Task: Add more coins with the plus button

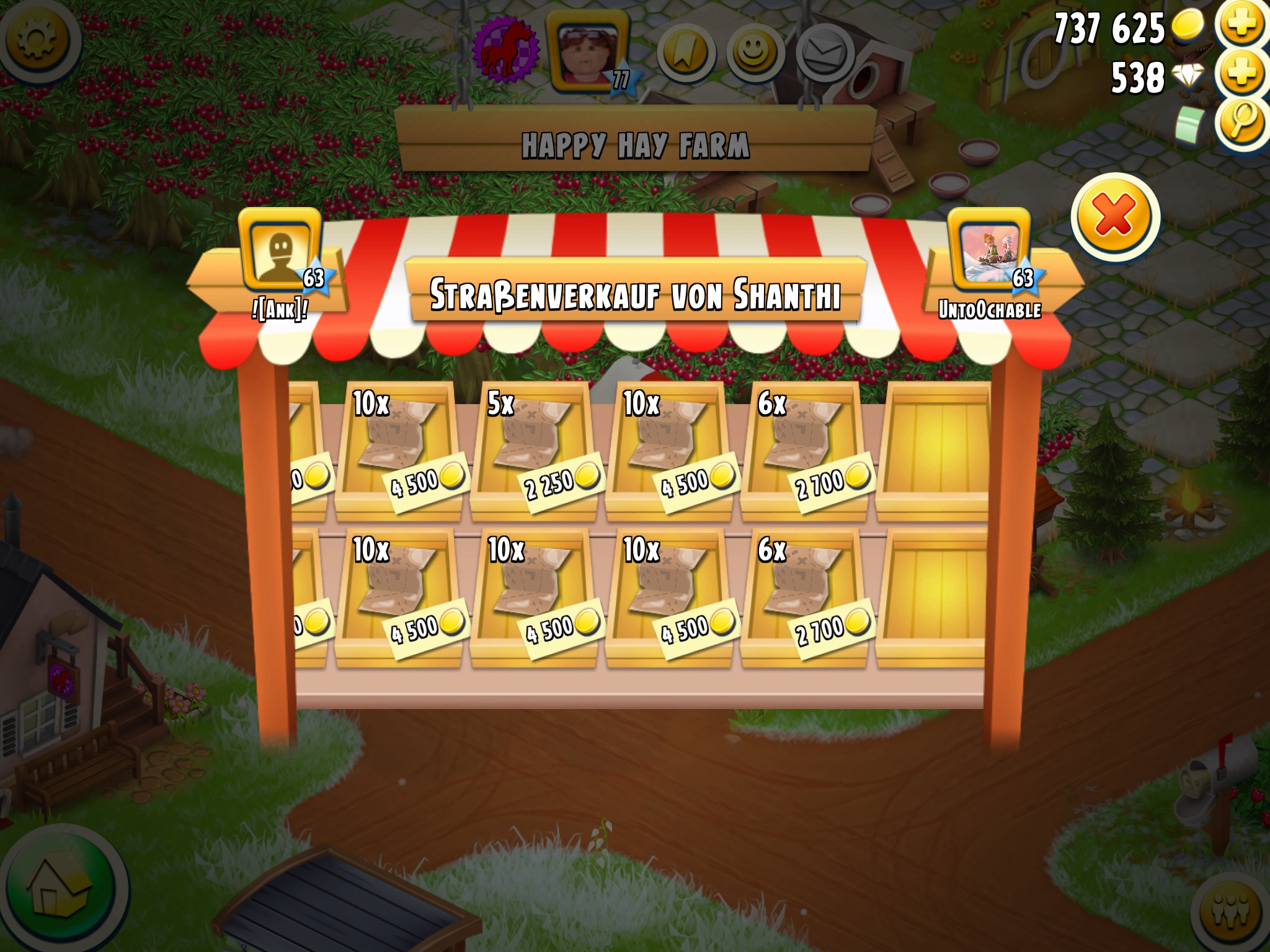Action: 1241,25
